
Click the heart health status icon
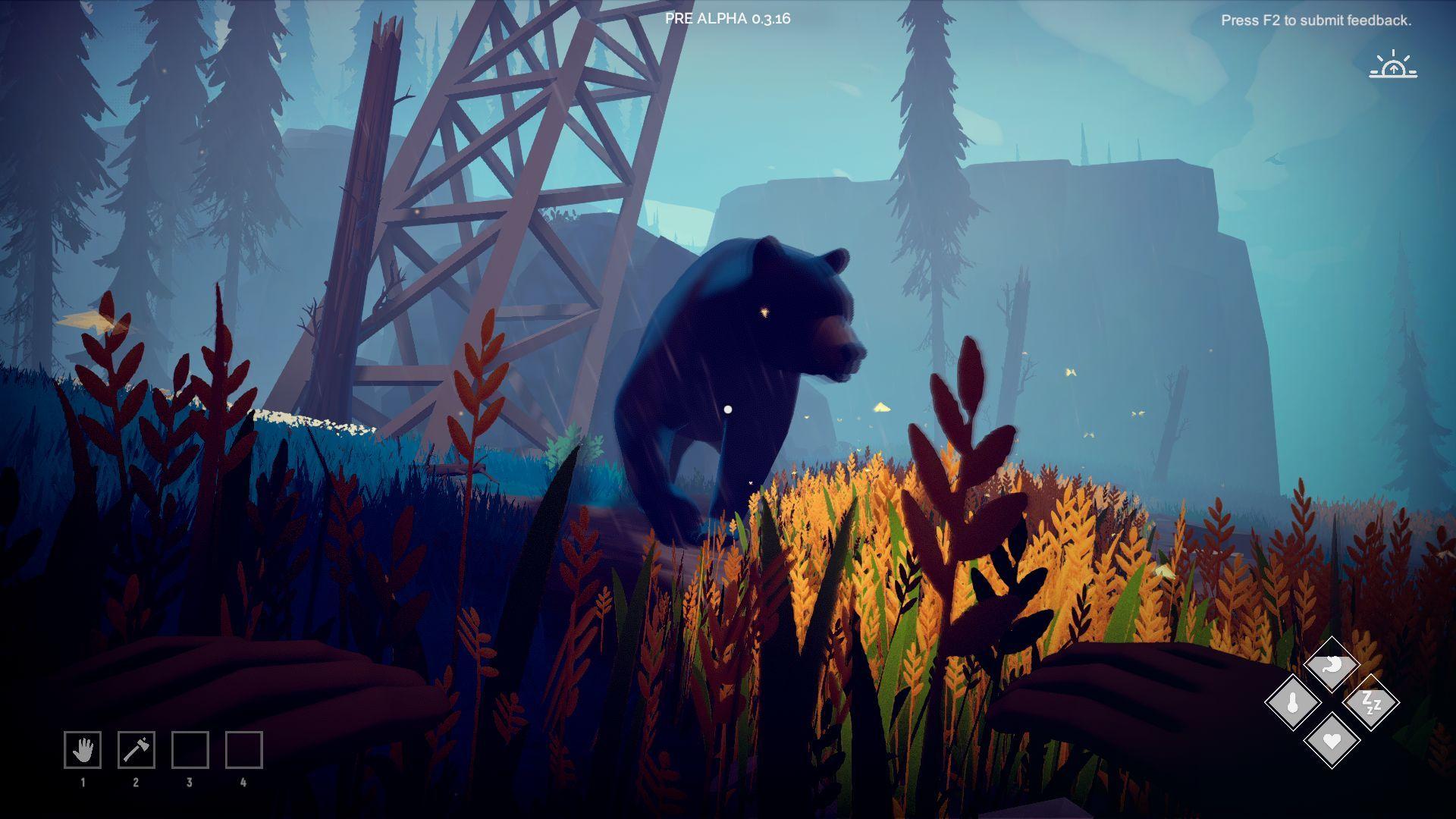click(1332, 740)
